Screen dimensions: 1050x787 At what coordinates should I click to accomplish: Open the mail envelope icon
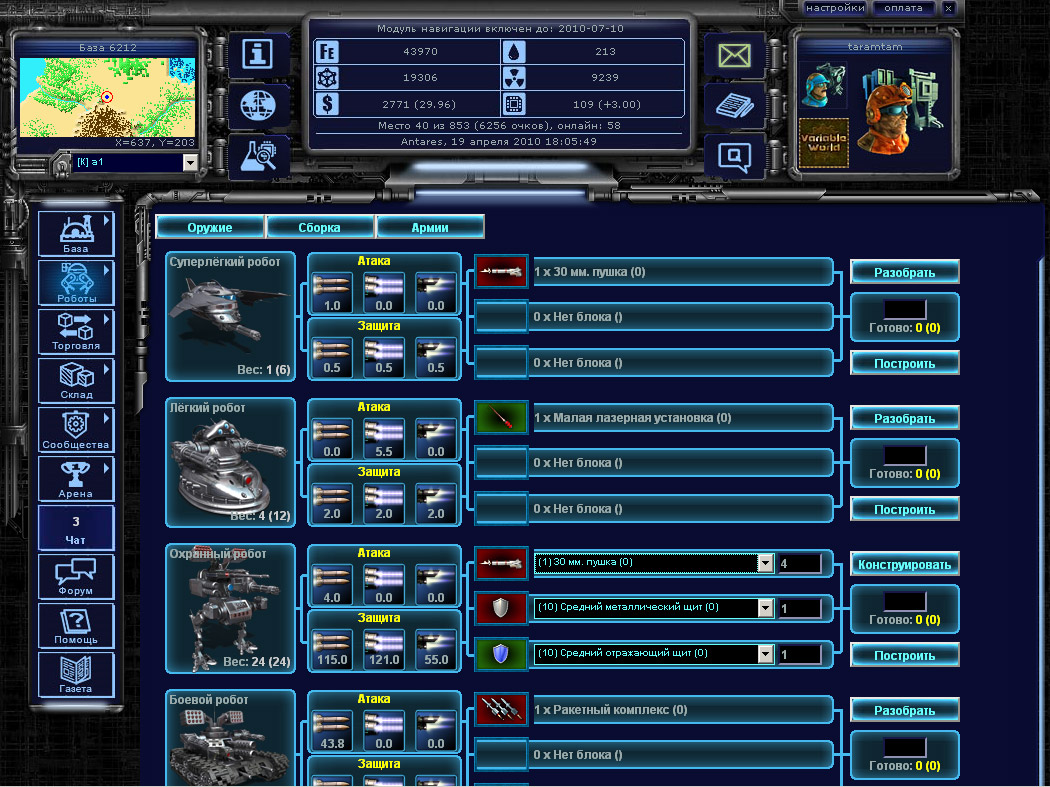coord(734,55)
